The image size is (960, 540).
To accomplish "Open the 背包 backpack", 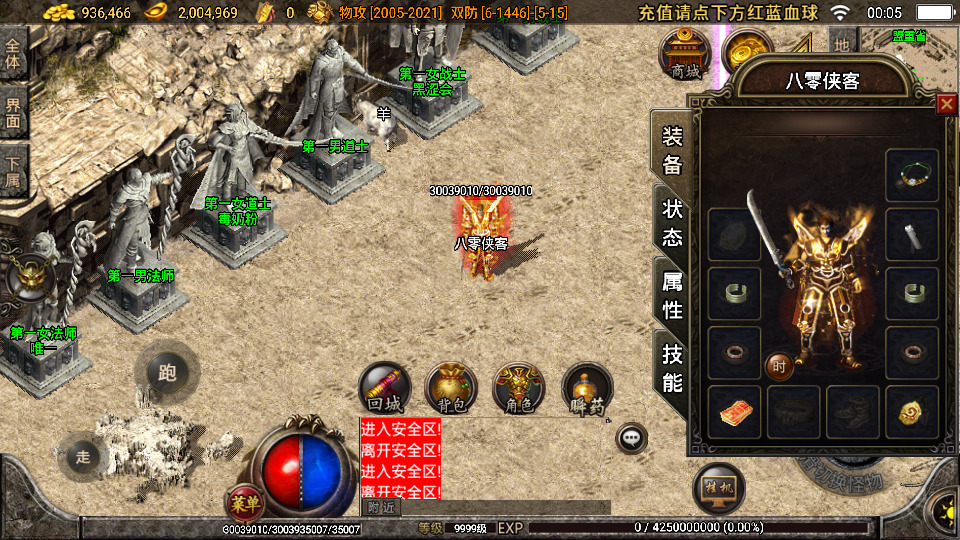I will coord(451,388).
